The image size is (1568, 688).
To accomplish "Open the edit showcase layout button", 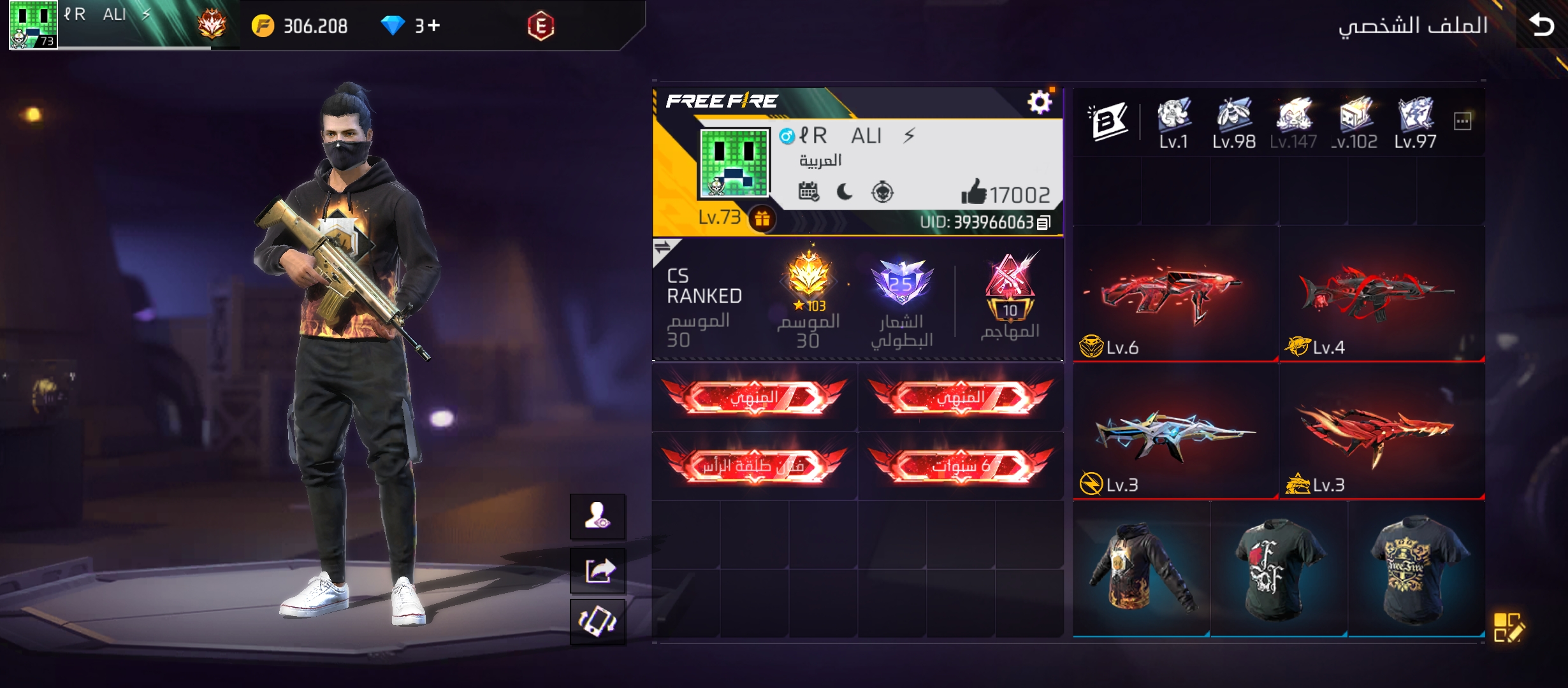I will 1509,627.
